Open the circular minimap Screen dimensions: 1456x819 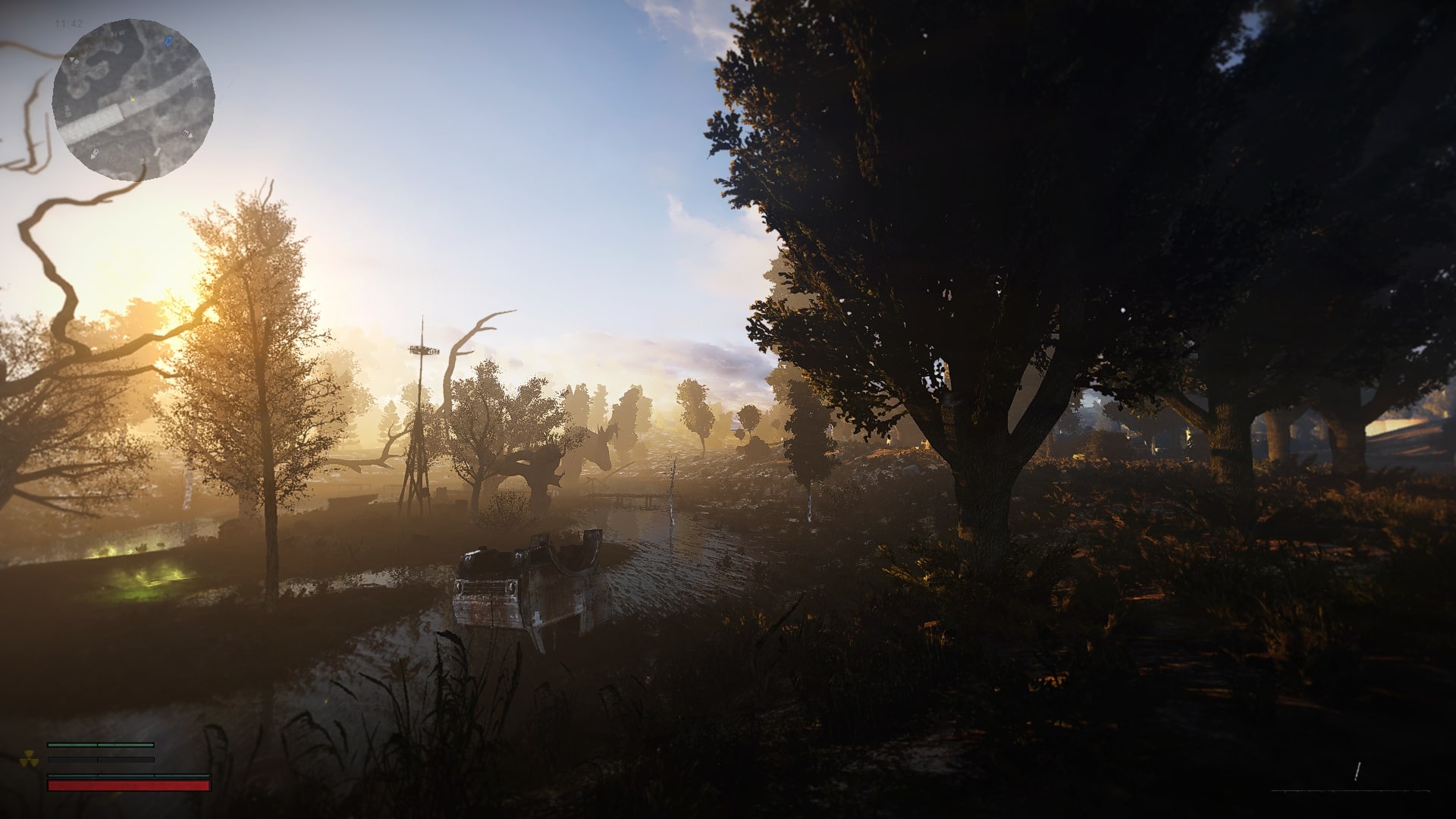(133, 99)
